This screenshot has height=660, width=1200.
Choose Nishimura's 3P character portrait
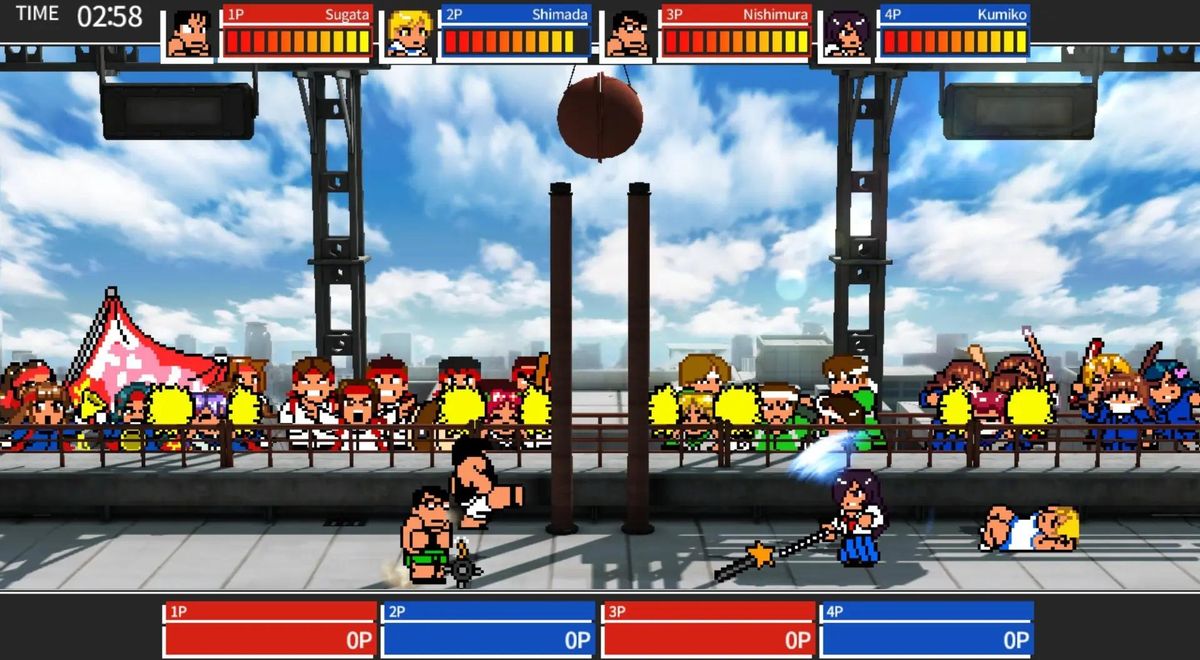click(627, 34)
